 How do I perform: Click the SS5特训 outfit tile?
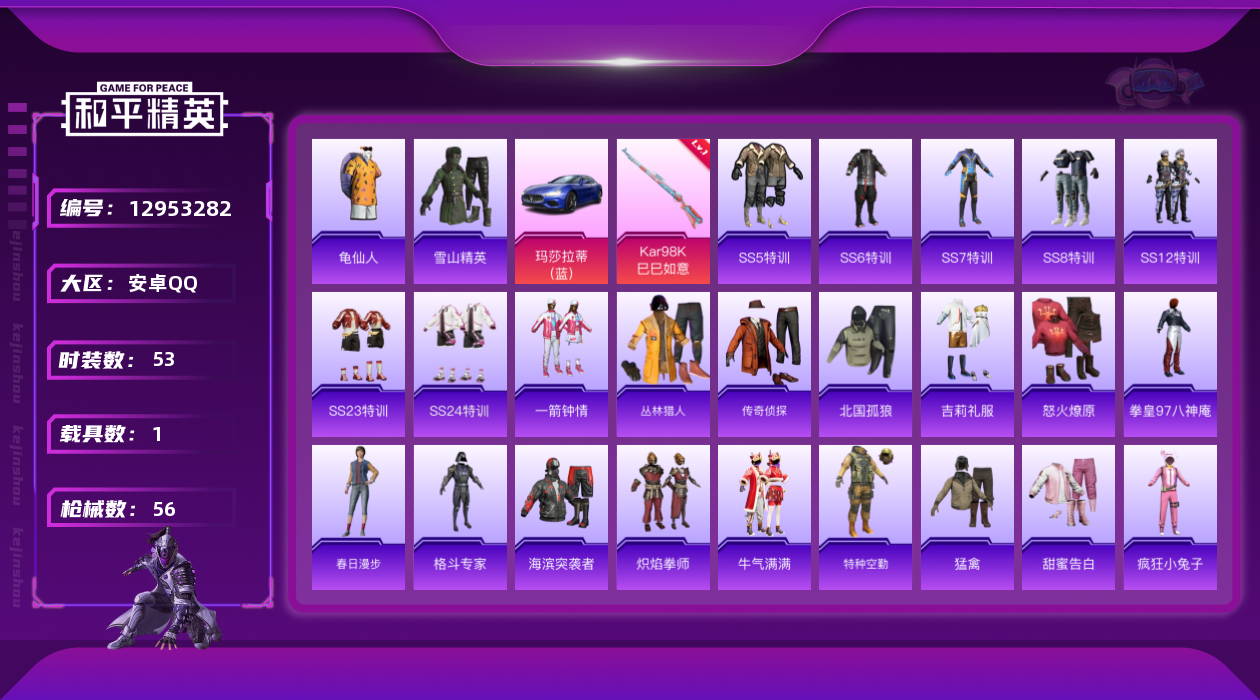click(764, 211)
